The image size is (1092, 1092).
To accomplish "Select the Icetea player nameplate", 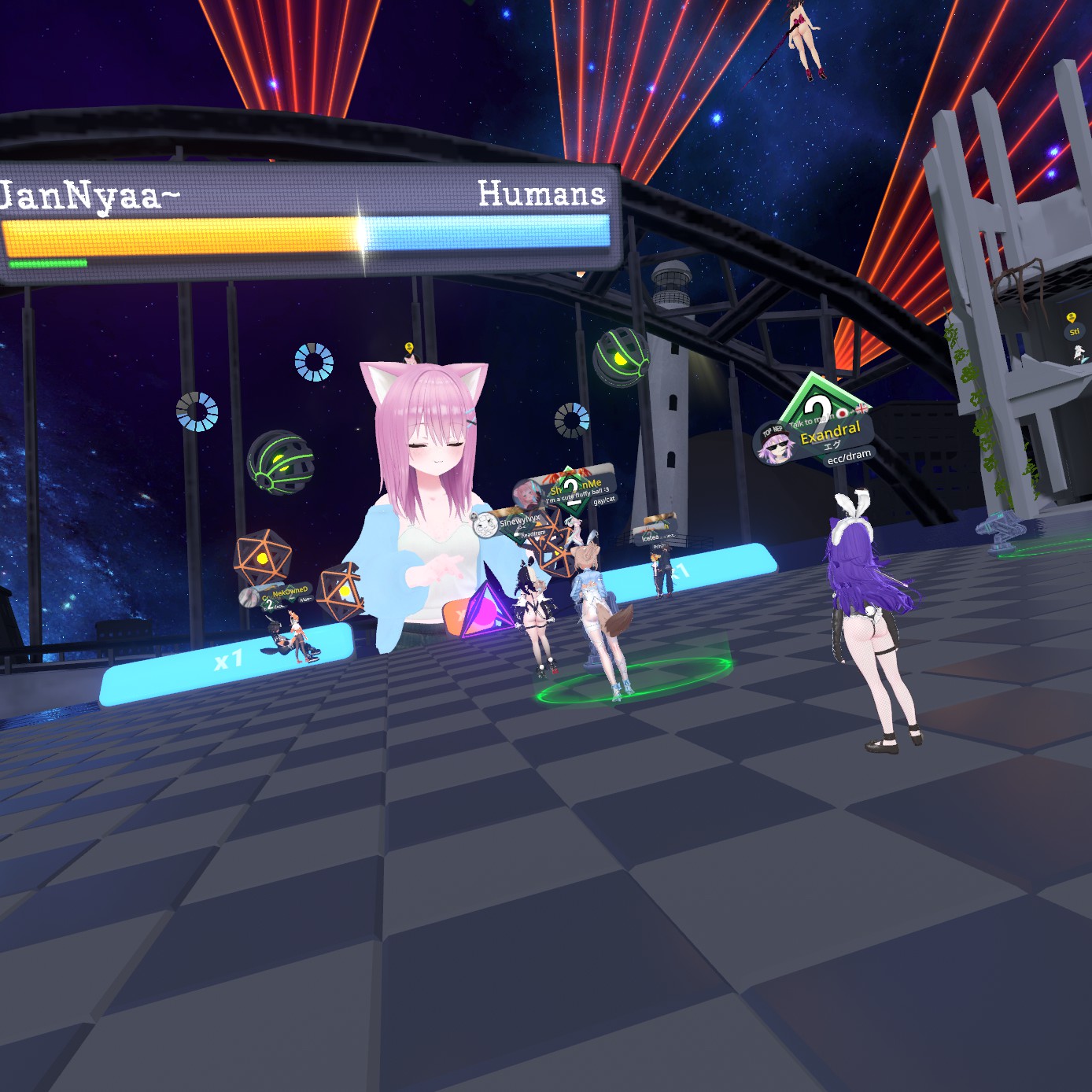I will tap(651, 537).
